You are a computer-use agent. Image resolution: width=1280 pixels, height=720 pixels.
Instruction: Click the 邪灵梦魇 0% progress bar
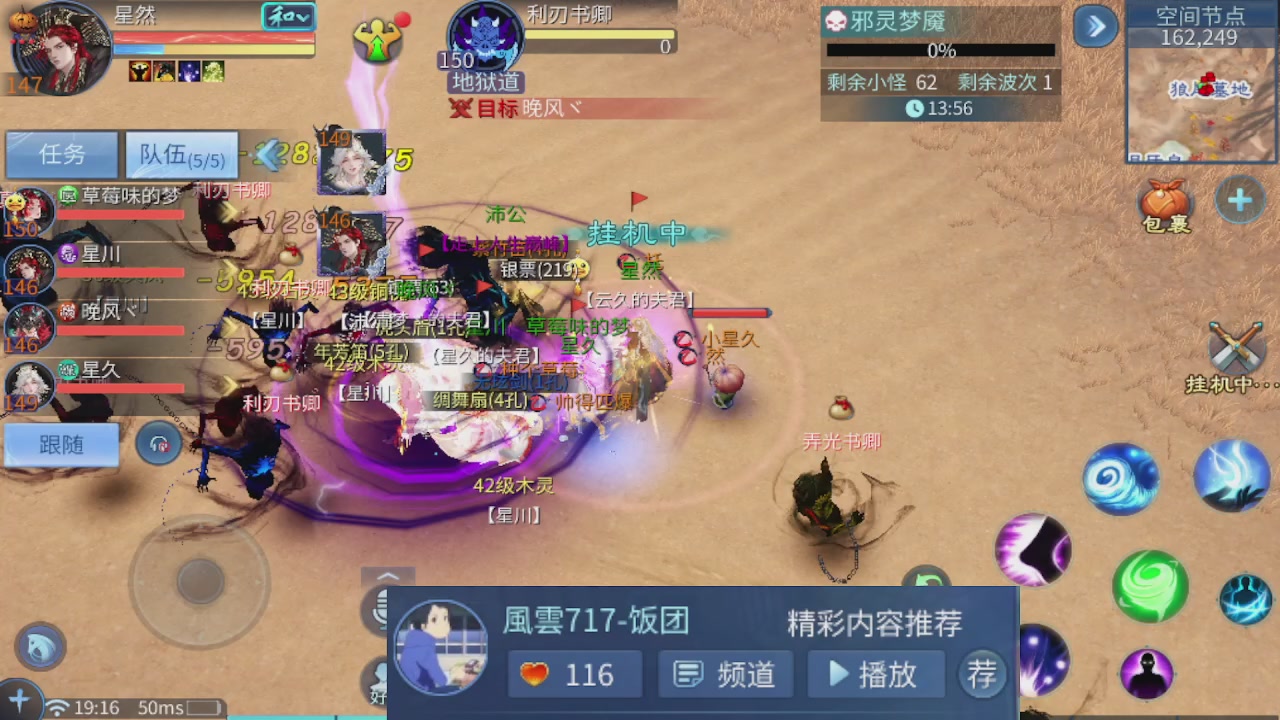click(x=940, y=49)
